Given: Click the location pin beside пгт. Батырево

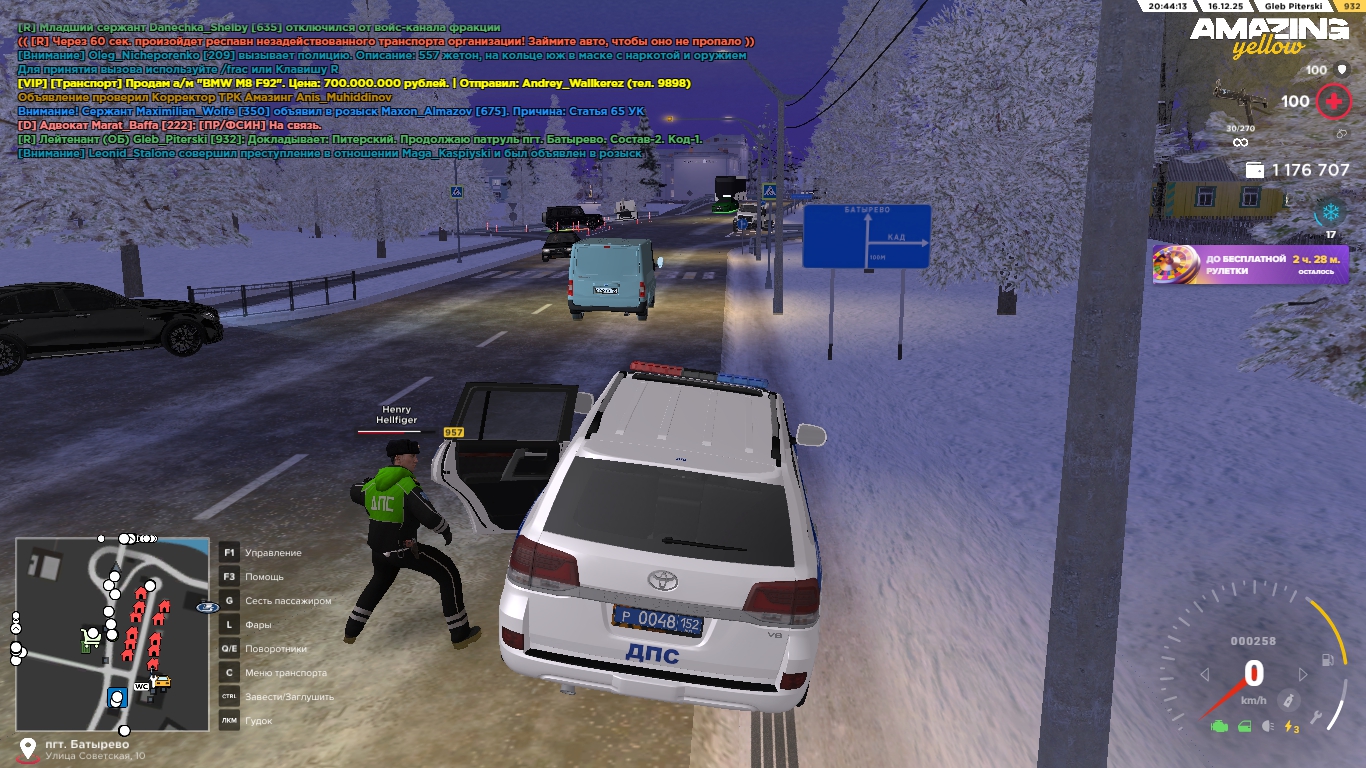Looking at the screenshot, I should tap(28, 749).
